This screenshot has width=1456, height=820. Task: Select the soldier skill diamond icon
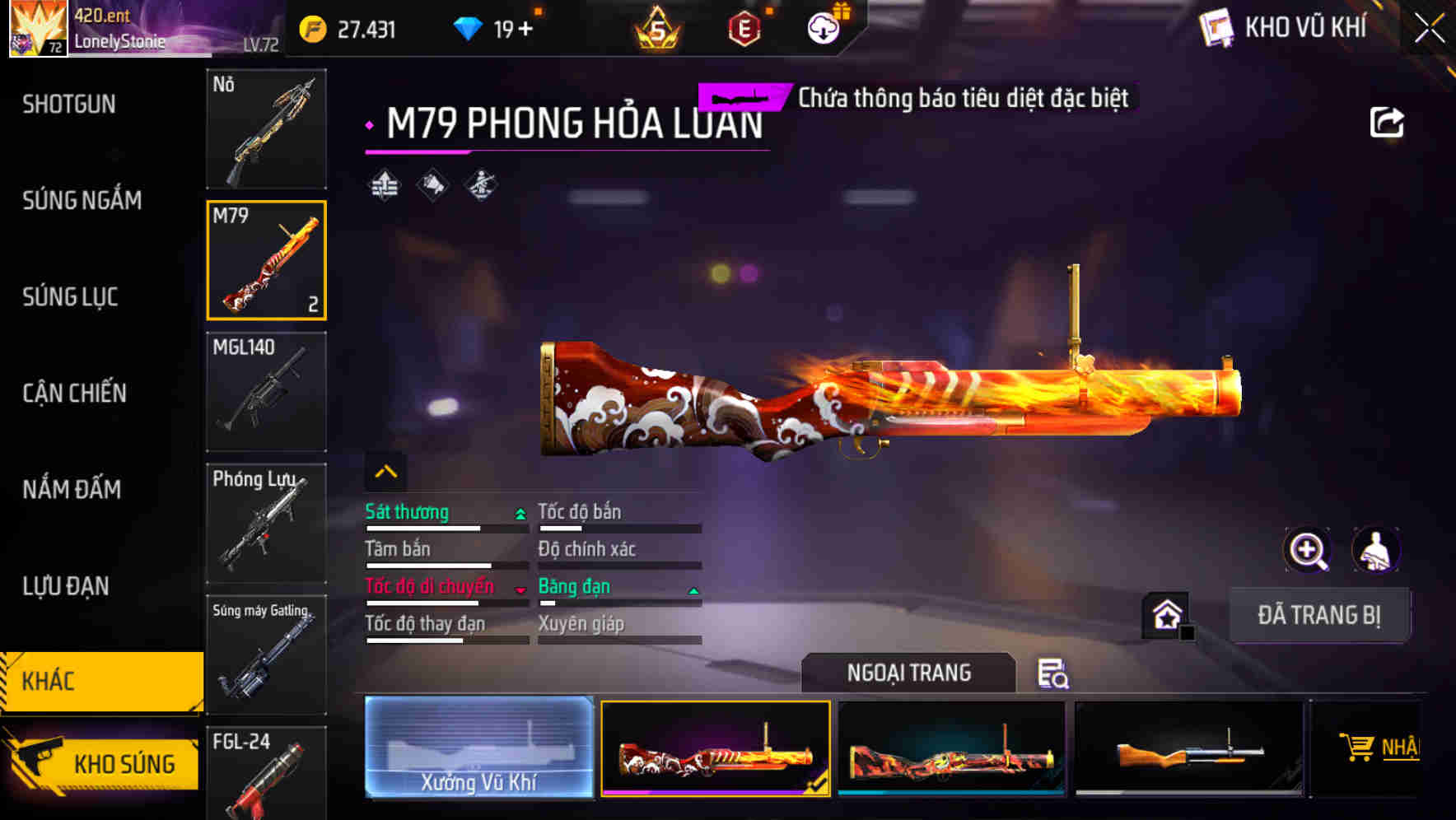tap(479, 183)
